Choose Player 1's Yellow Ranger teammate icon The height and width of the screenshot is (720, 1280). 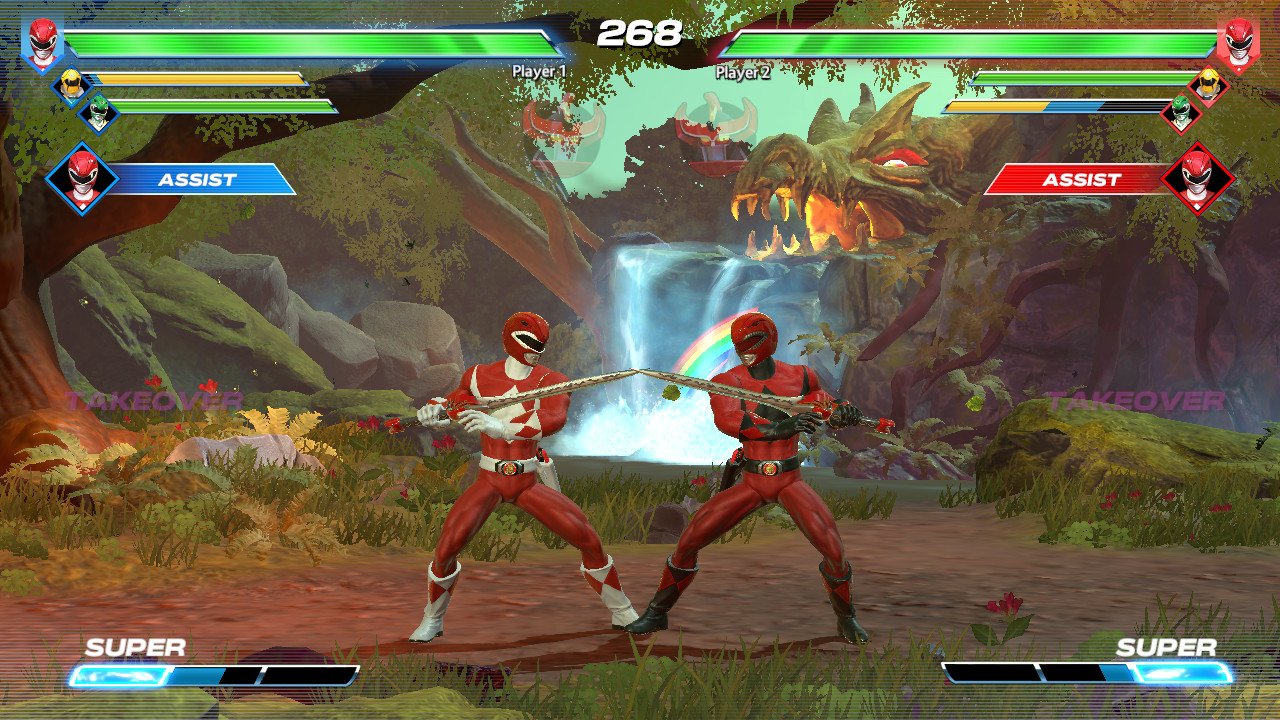[70, 86]
